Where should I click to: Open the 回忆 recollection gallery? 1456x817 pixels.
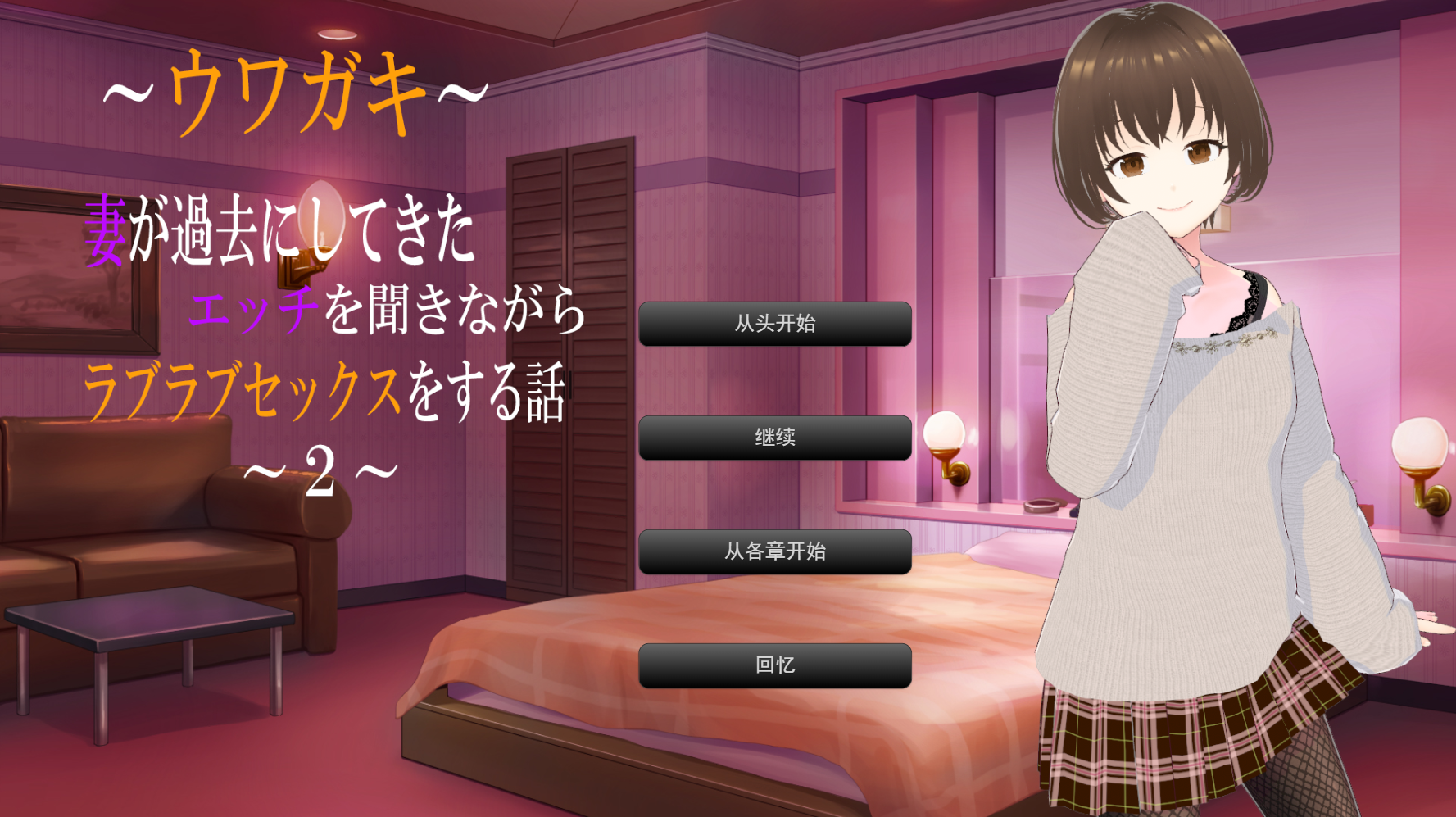click(x=774, y=665)
